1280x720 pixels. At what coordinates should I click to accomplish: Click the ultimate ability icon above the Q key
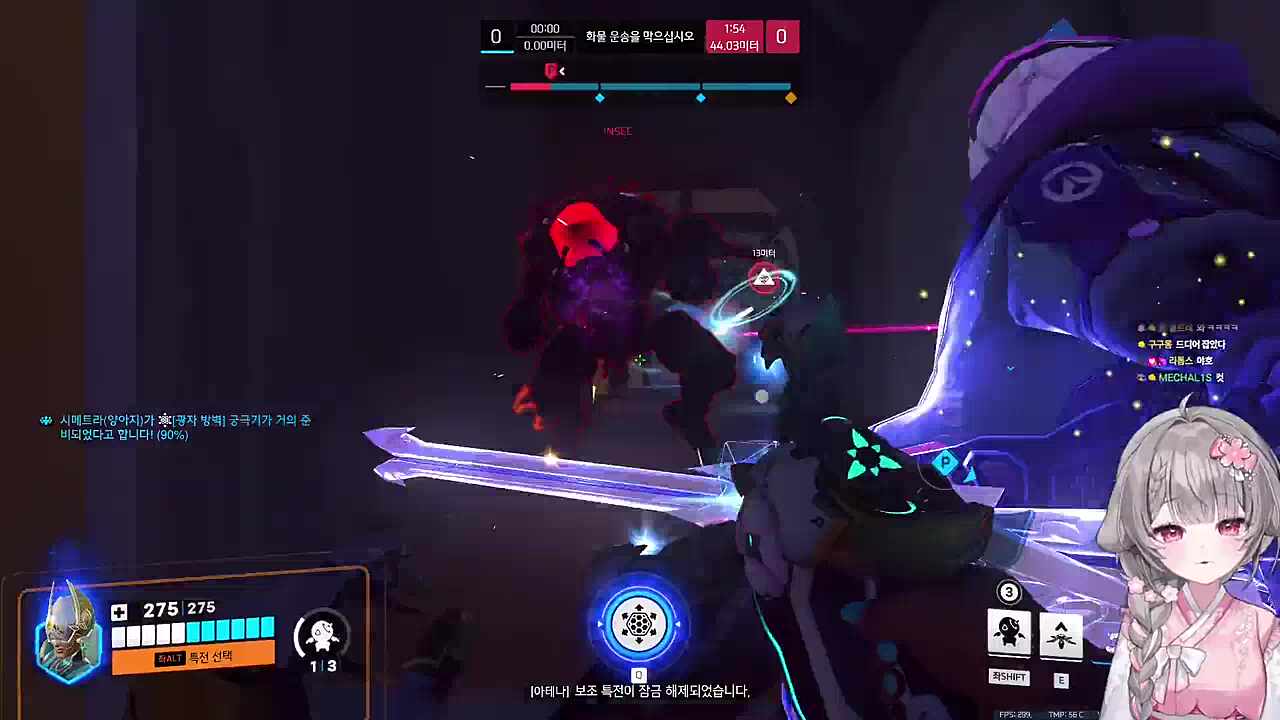point(638,623)
